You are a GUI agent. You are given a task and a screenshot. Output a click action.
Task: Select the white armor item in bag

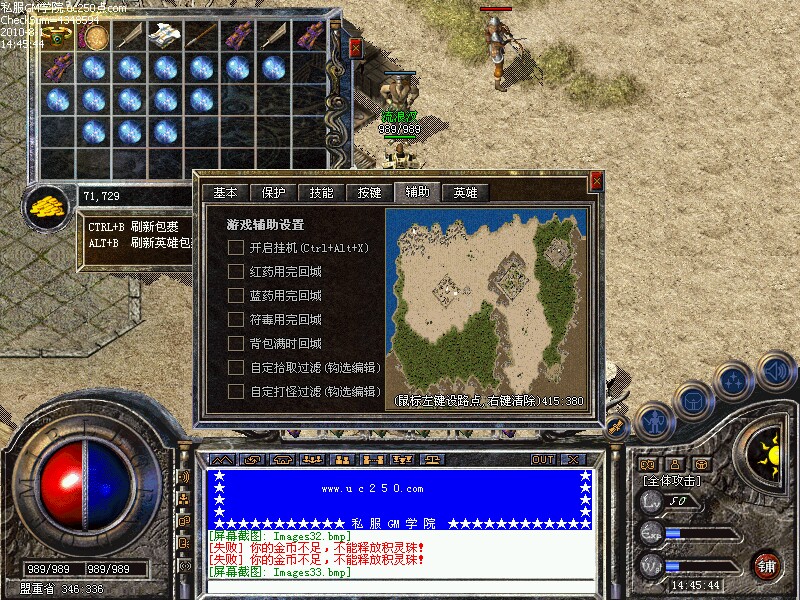[x=163, y=36]
